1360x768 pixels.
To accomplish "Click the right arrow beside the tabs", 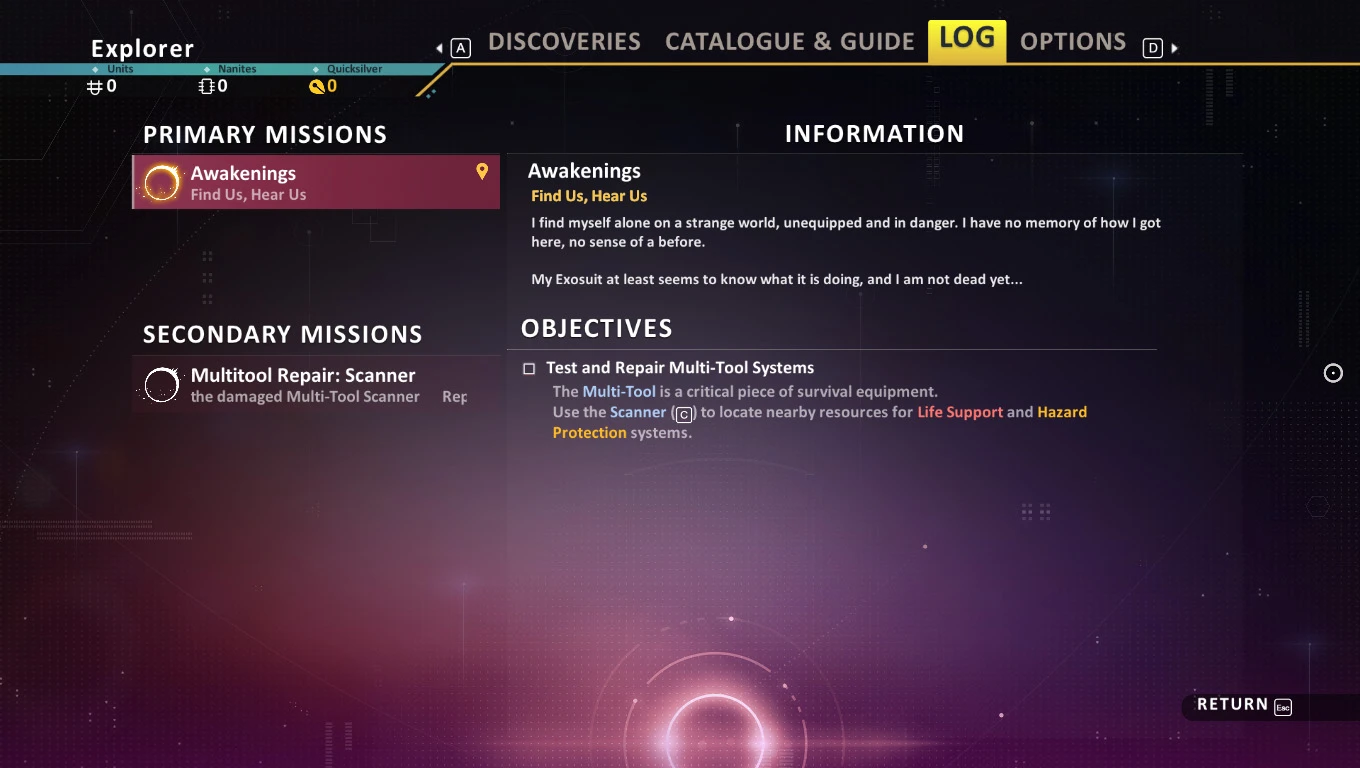I will point(1175,48).
